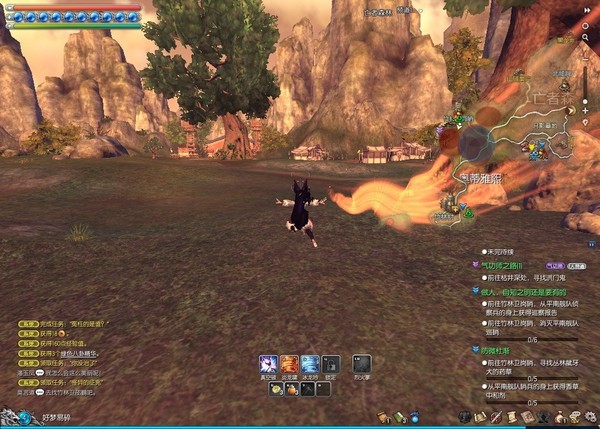Activate the 真空破 skill icon
This screenshot has height=429, width=600.
coord(268,364)
